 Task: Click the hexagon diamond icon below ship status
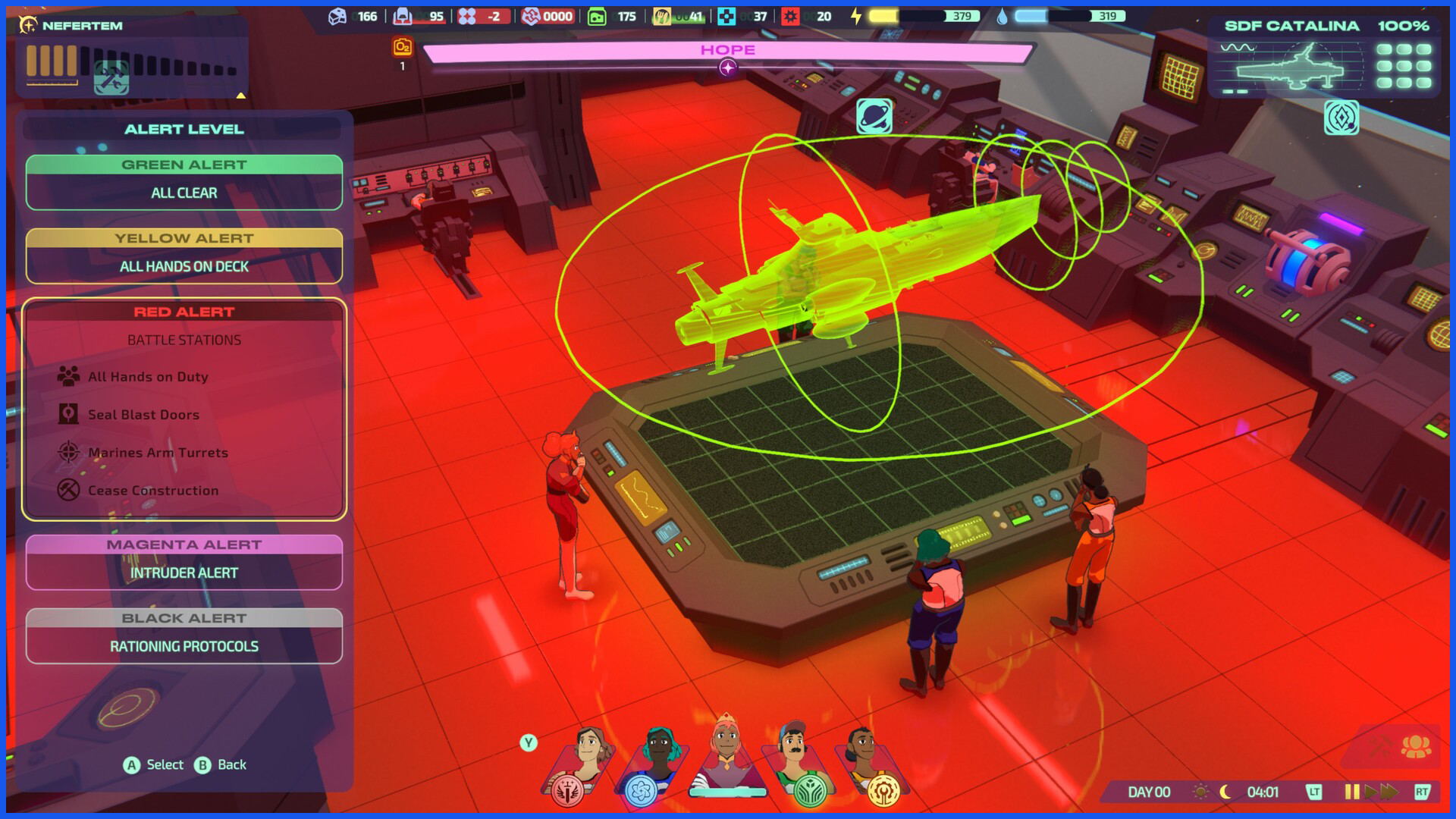tap(1341, 118)
